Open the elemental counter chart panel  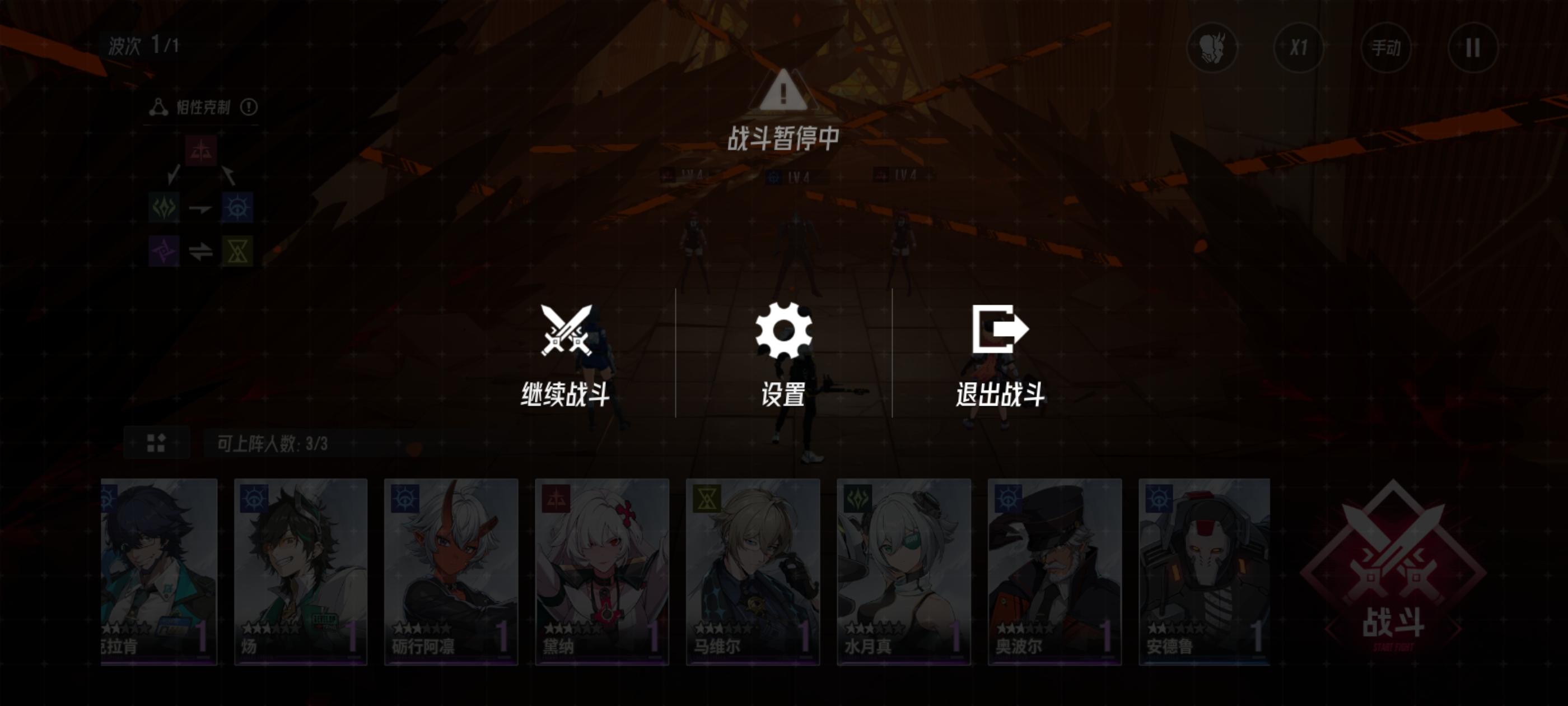(x=201, y=201)
